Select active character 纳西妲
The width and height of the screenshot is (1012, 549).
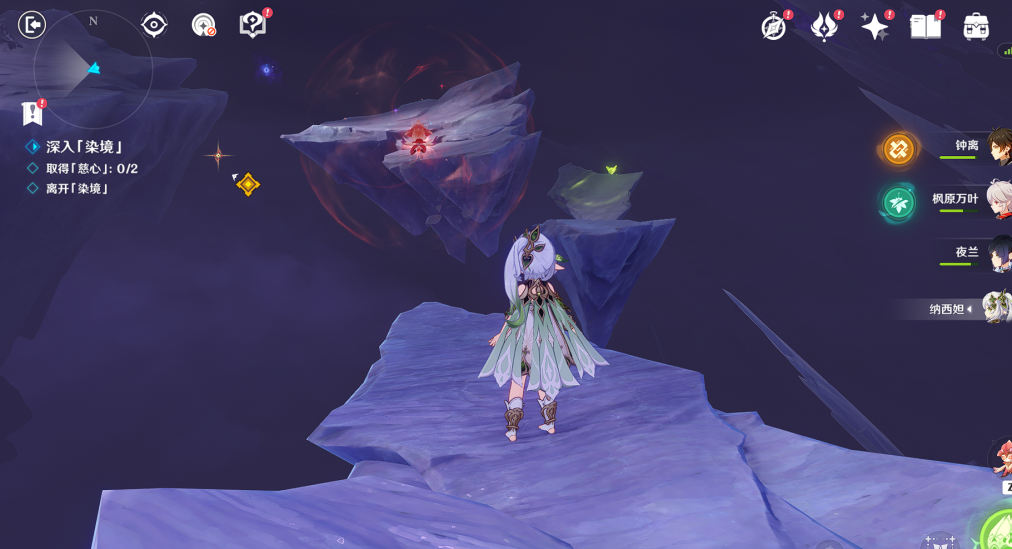(996, 308)
